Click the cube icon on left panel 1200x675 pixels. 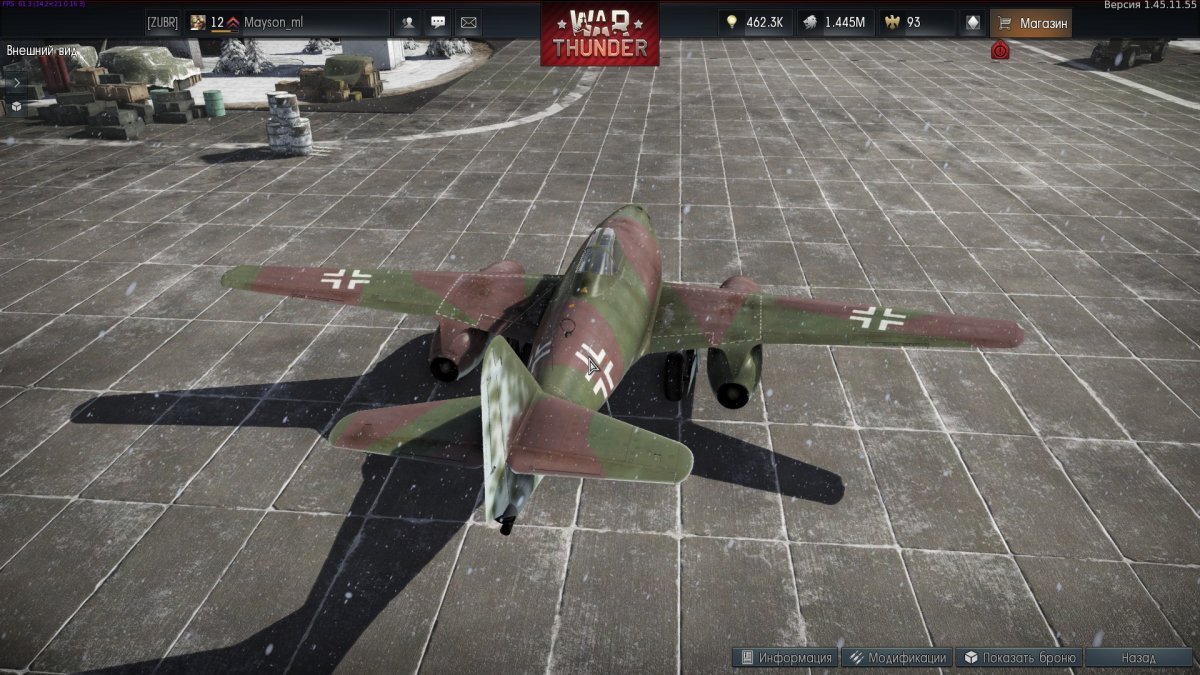17,105
